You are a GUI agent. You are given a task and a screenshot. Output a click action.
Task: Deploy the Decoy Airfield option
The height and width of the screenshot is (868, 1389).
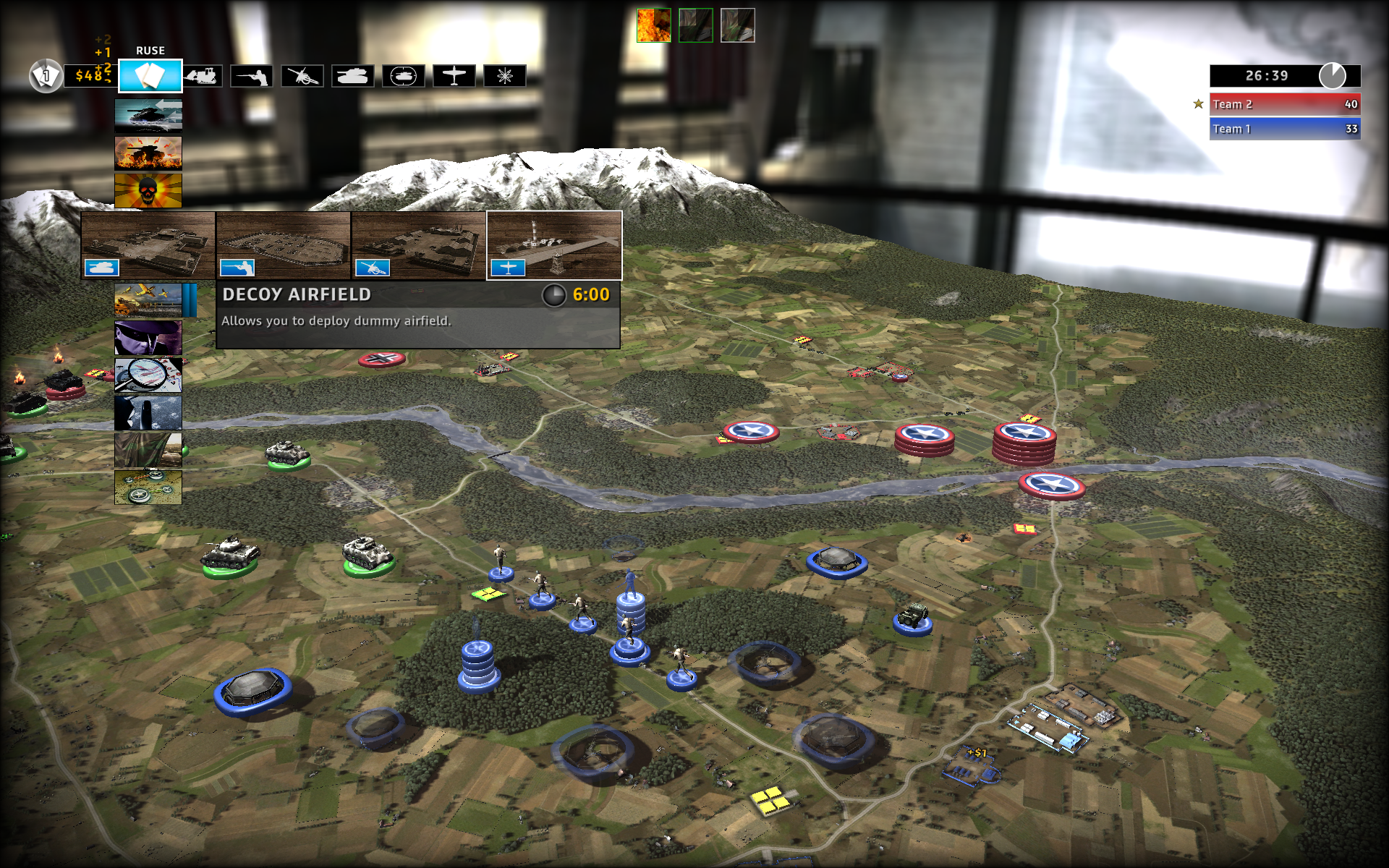click(554, 245)
